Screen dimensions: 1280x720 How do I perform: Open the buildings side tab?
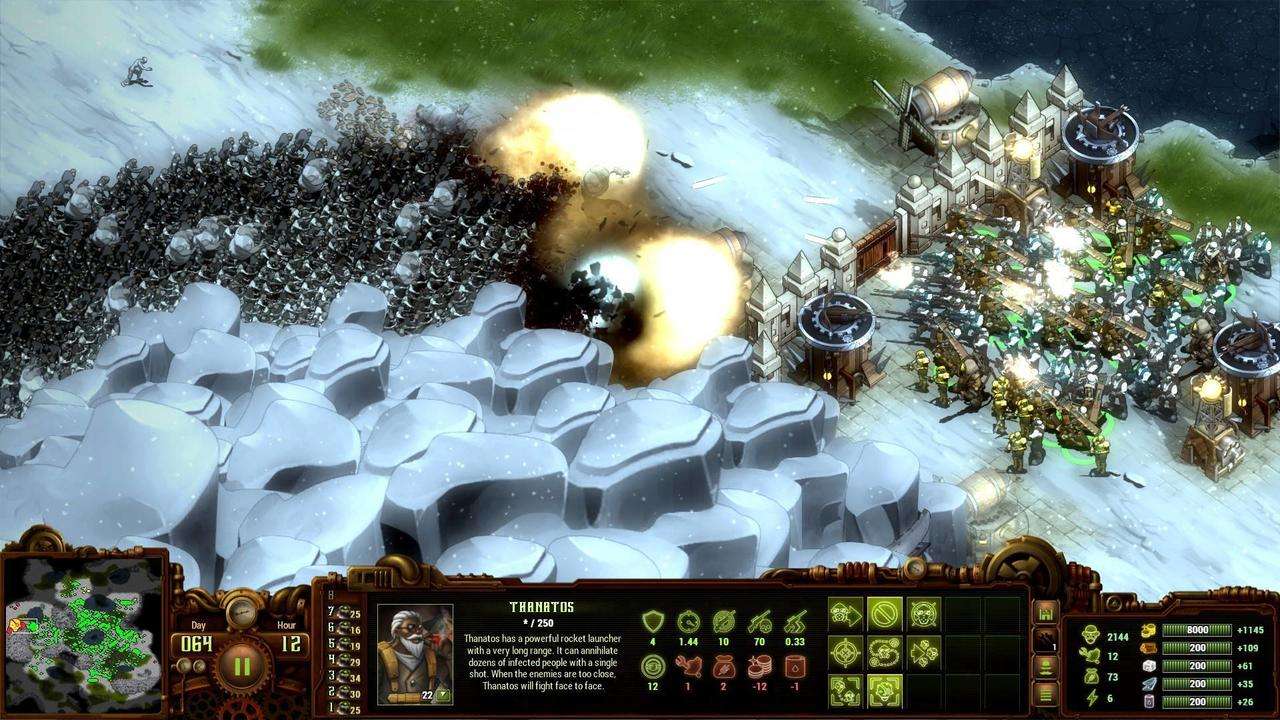(1047, 612)
